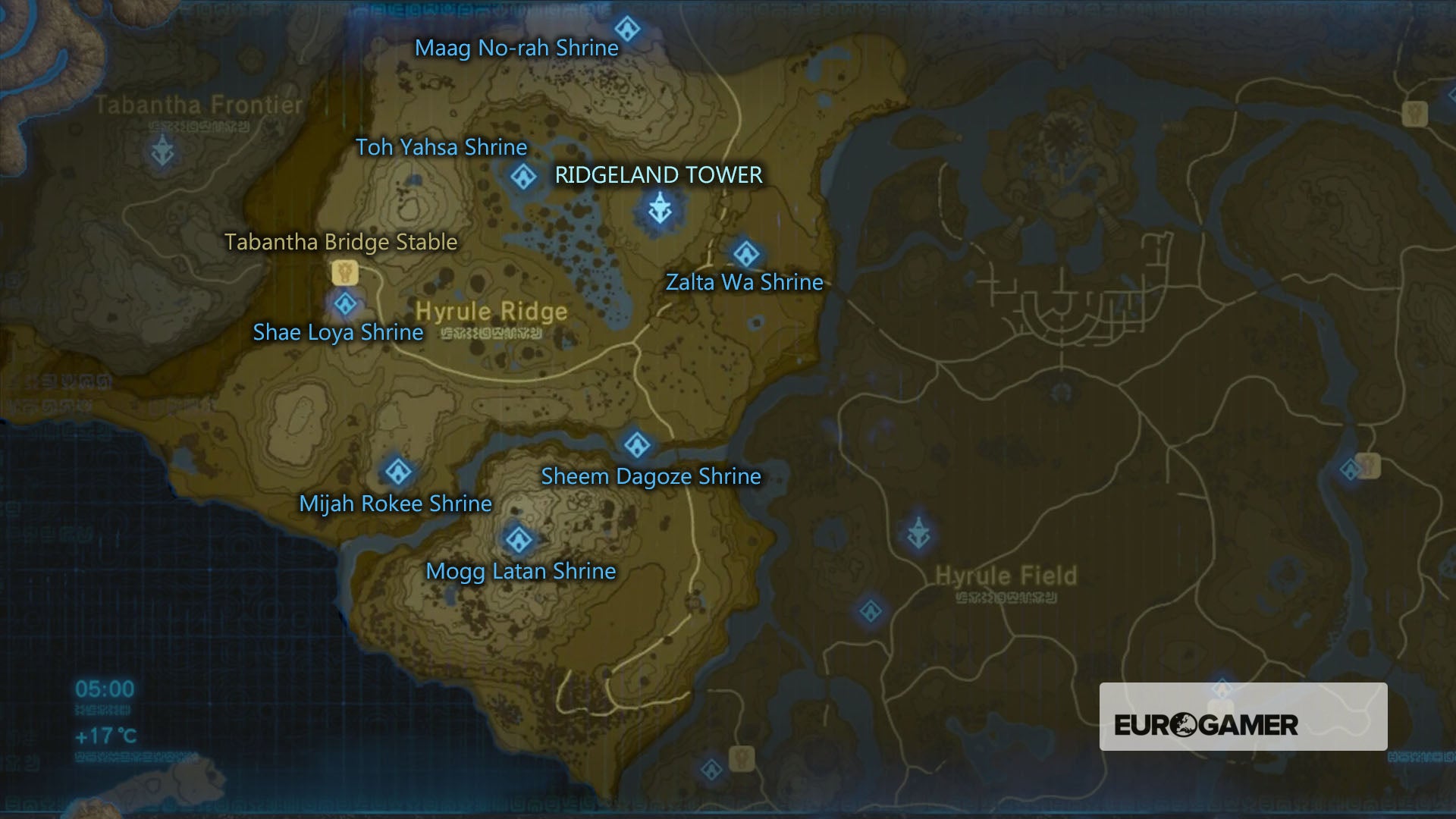Select the Shae Loya Shrine marker
The width and height of the screenshot is (1456, 819).
[x=346, y=303]
